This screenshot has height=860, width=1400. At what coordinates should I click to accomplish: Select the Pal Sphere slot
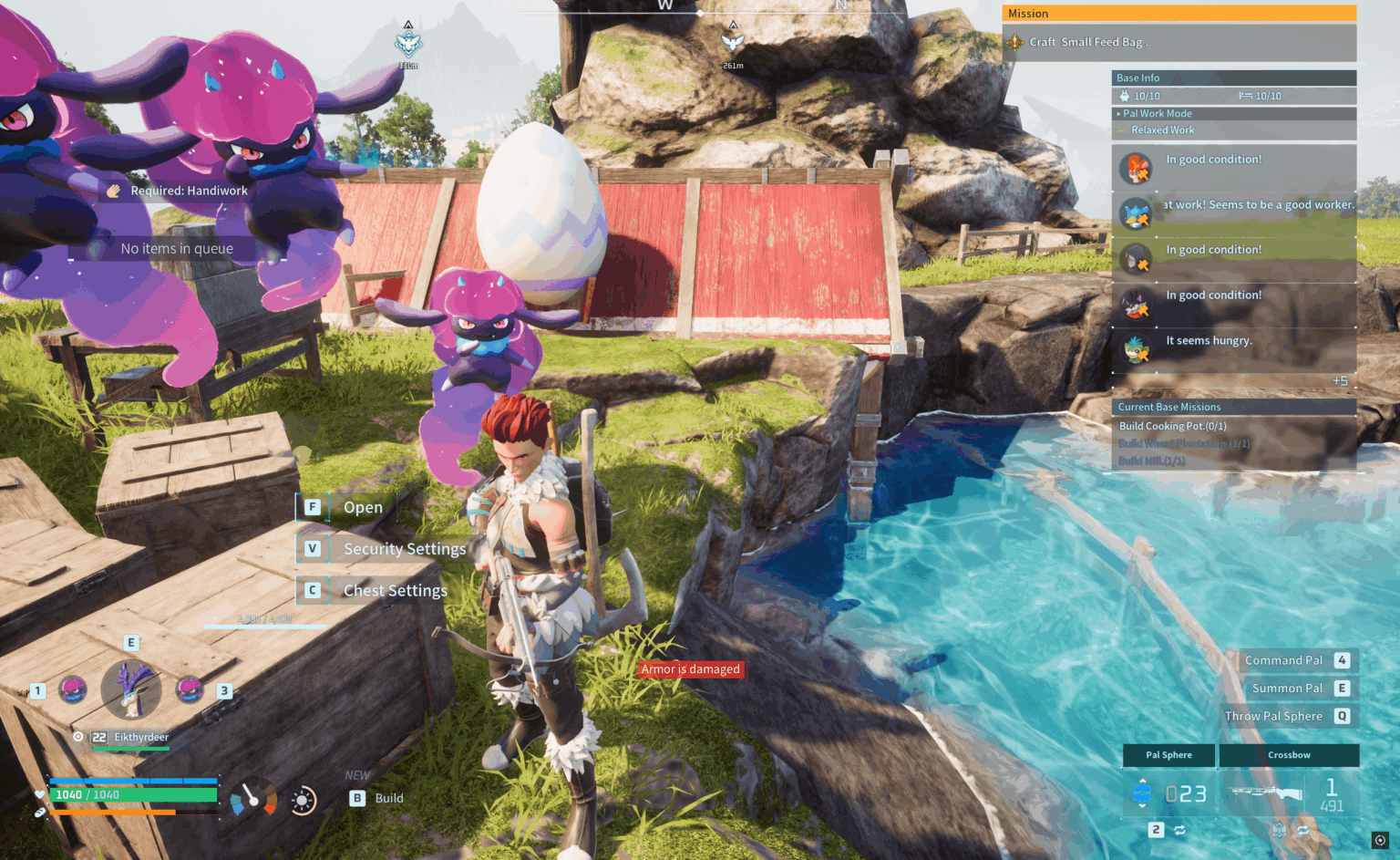[x=1168, y=755]
